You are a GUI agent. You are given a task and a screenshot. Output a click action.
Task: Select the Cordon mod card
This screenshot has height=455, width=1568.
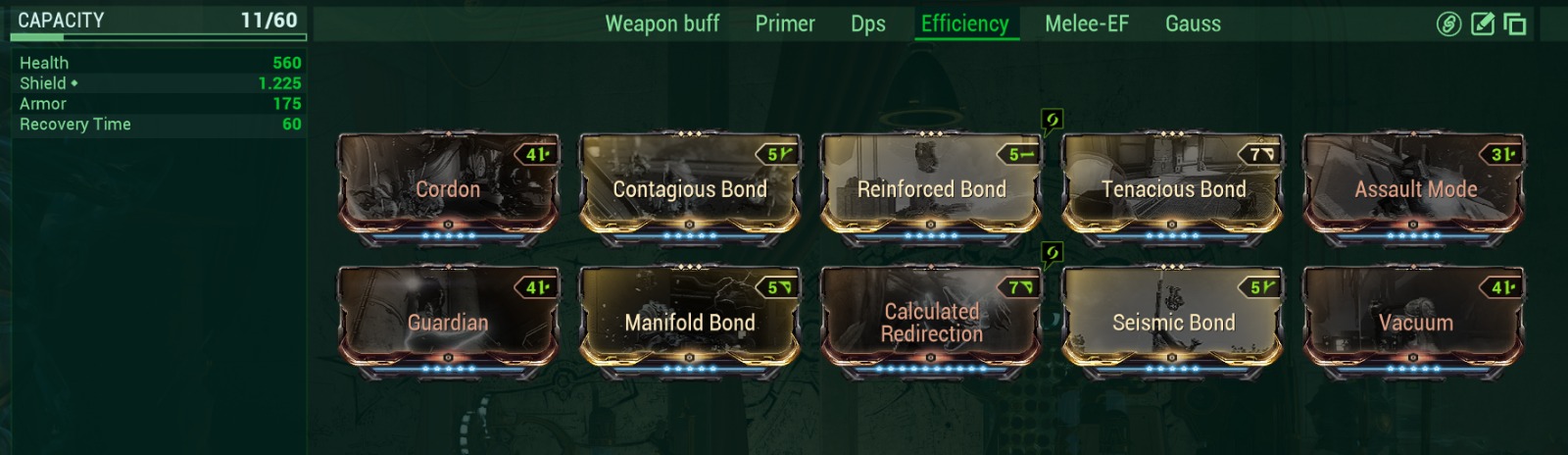tap(448, 188)
